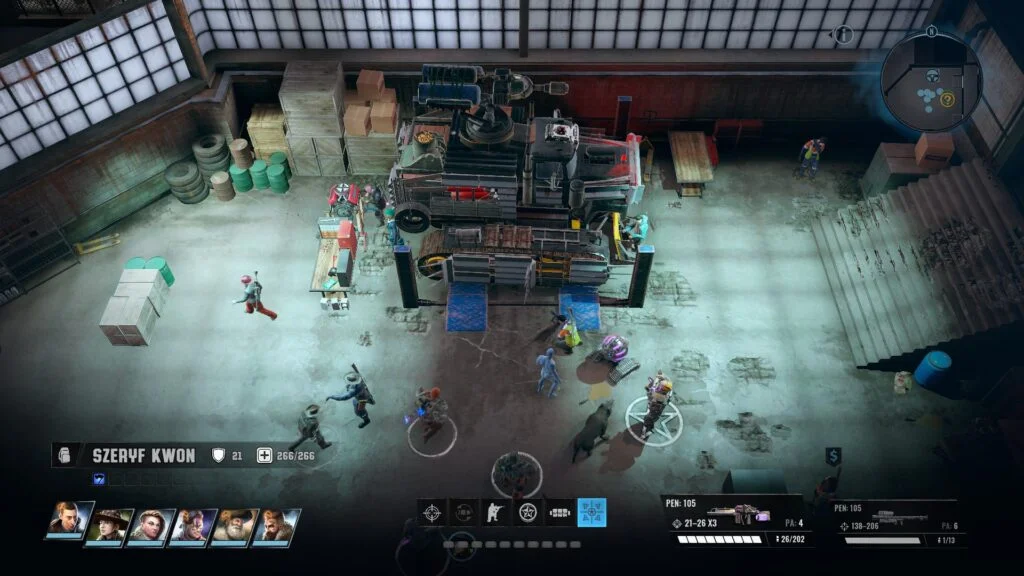This screenshot has width=1024, height=576.
Task: Select the white-bearded squad member portrait
Action: tap(233, 526)
